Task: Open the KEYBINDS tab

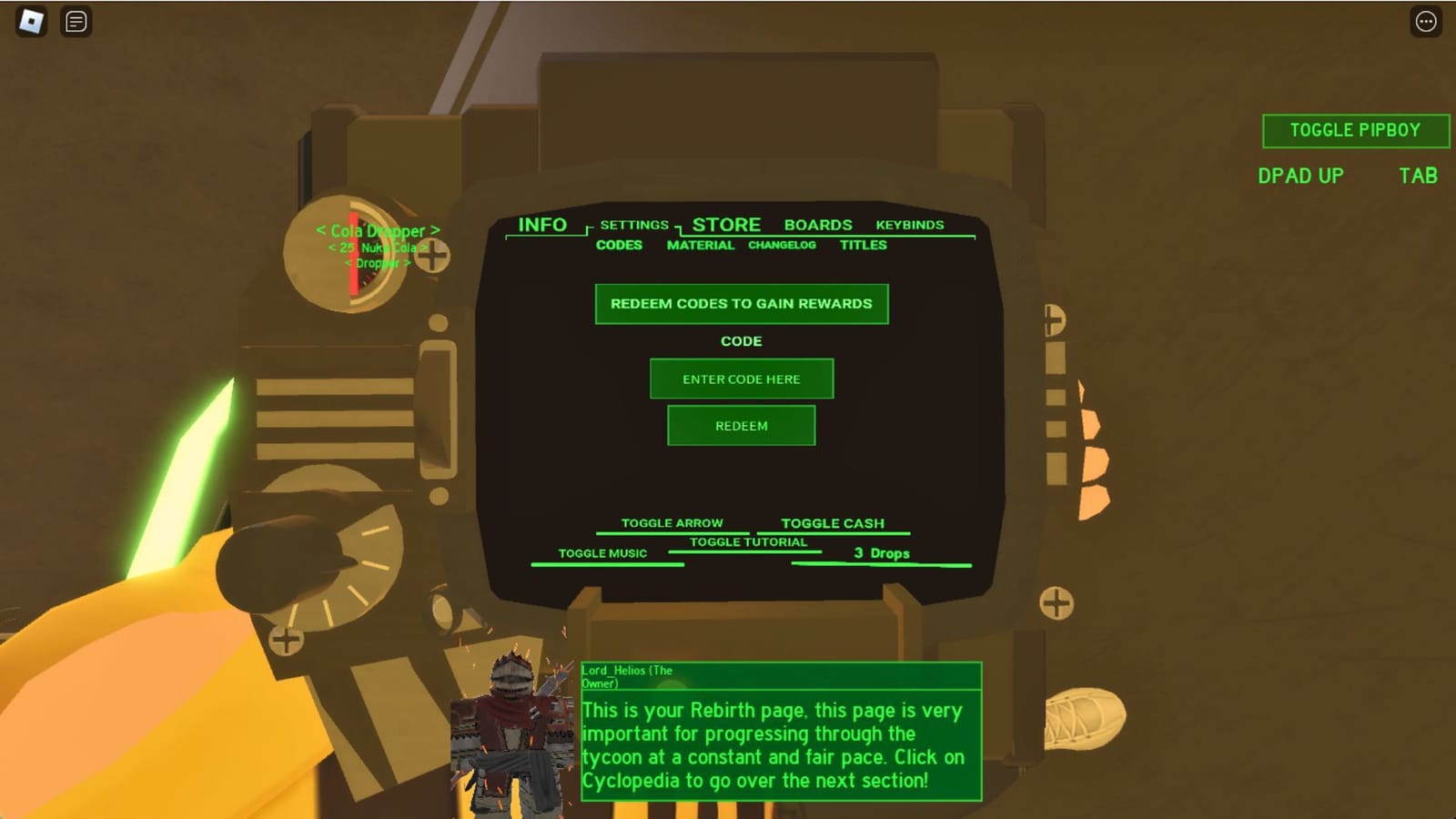Action: tap(909, 225)
